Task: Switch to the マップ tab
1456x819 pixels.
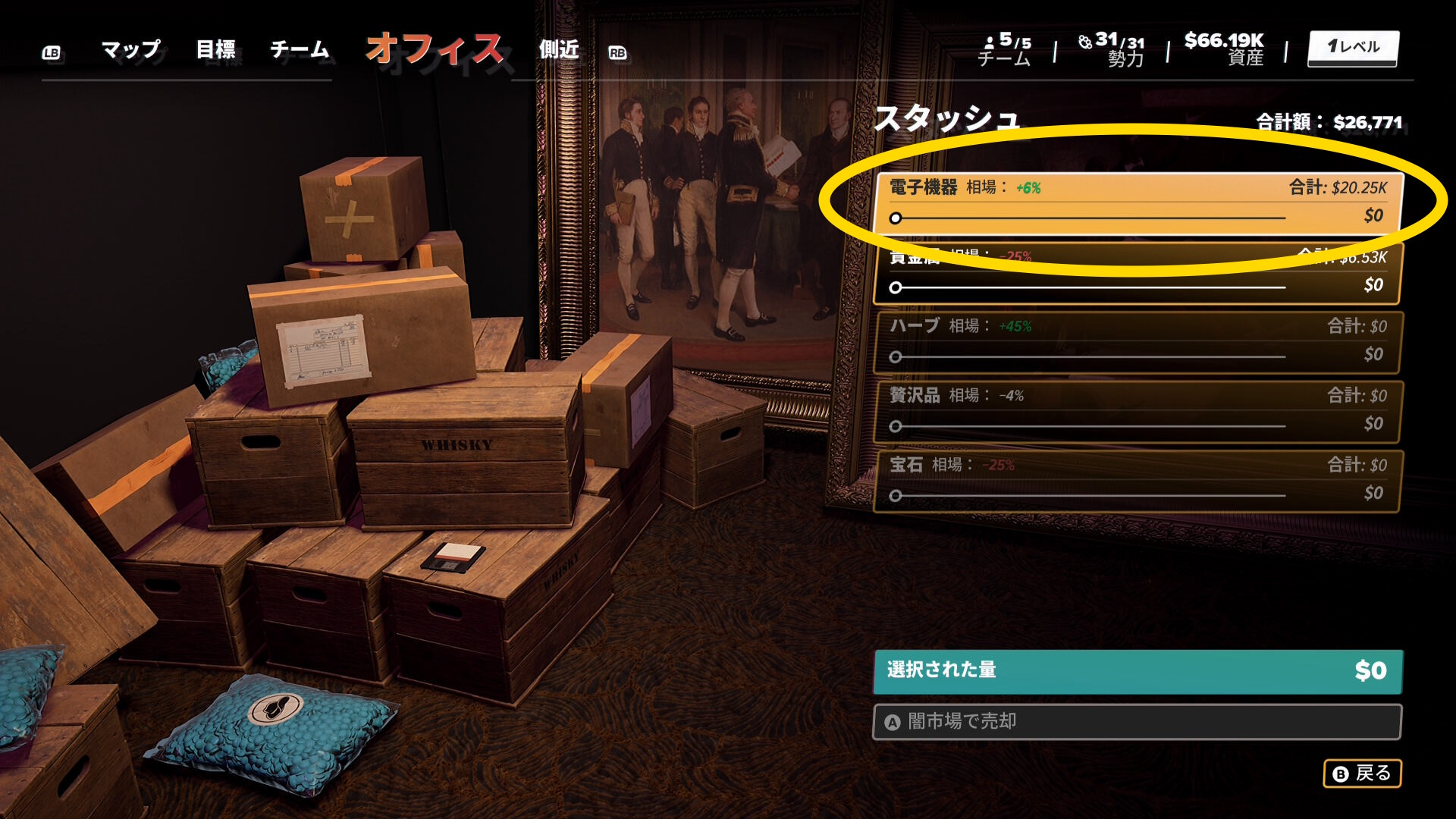Action: click(130, 50)
